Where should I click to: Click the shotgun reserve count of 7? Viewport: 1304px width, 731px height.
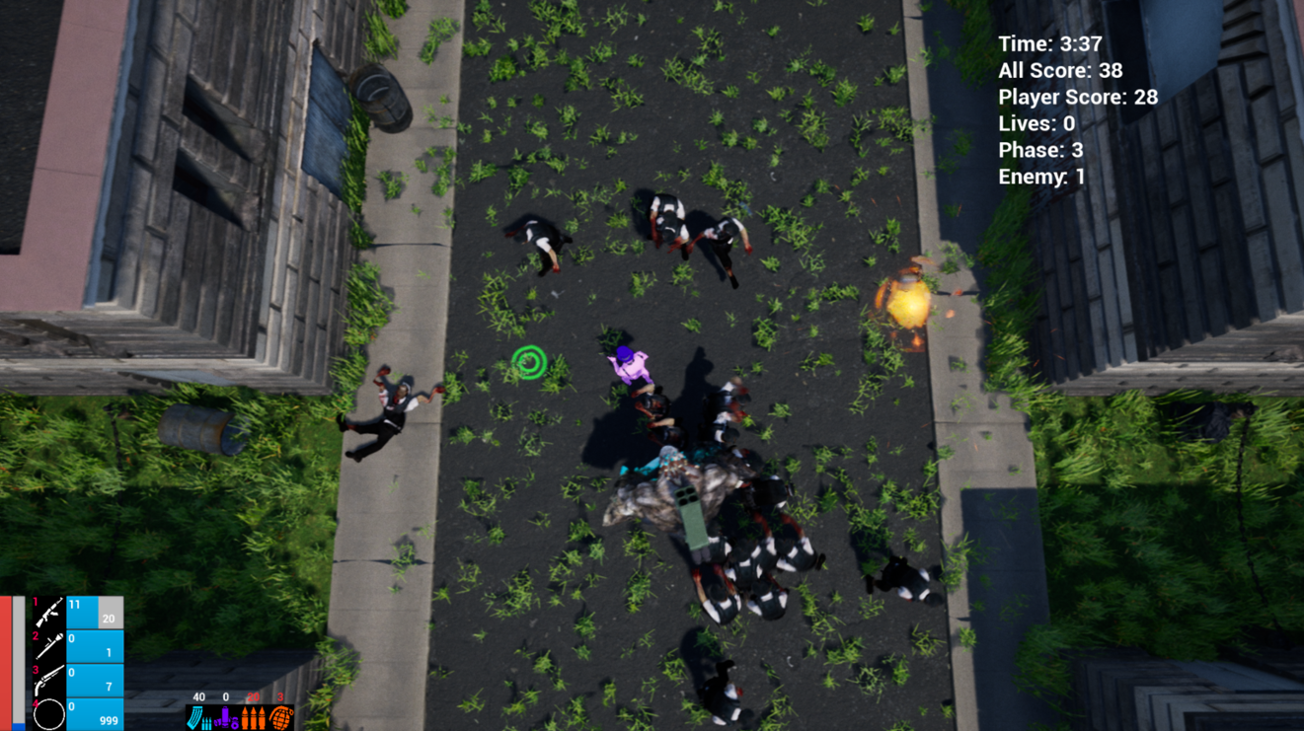(109, 686)
